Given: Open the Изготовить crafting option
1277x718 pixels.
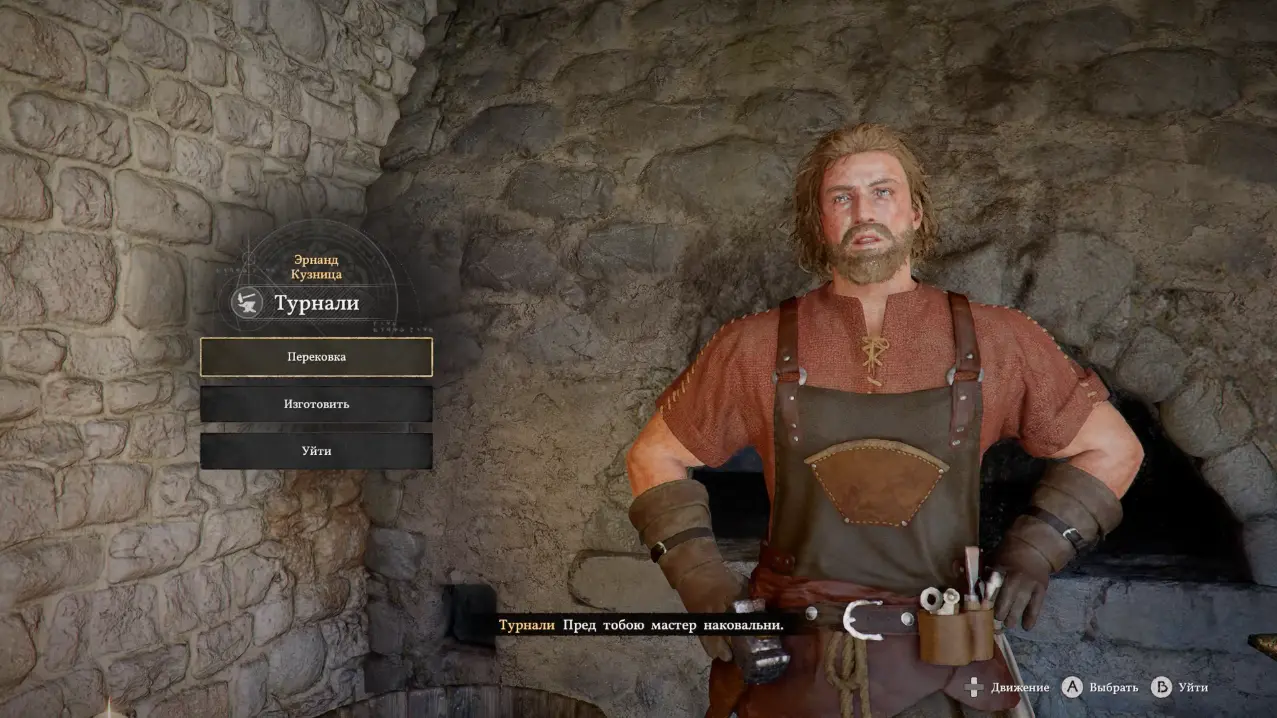Looking at the screenshot, I should (x=316, y=404).
